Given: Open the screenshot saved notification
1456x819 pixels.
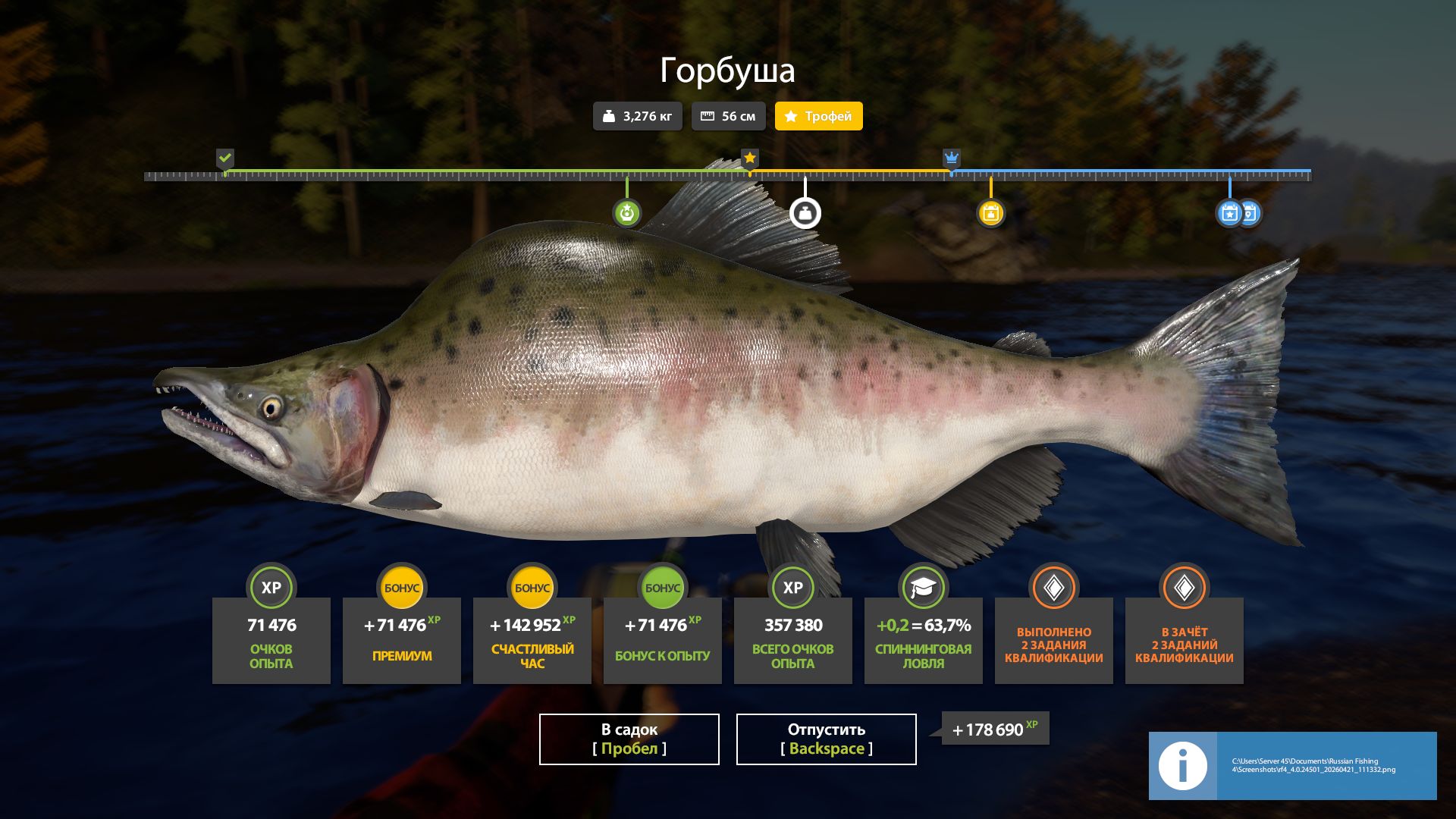Looking at the screenshot, I should coord(1292,765).
